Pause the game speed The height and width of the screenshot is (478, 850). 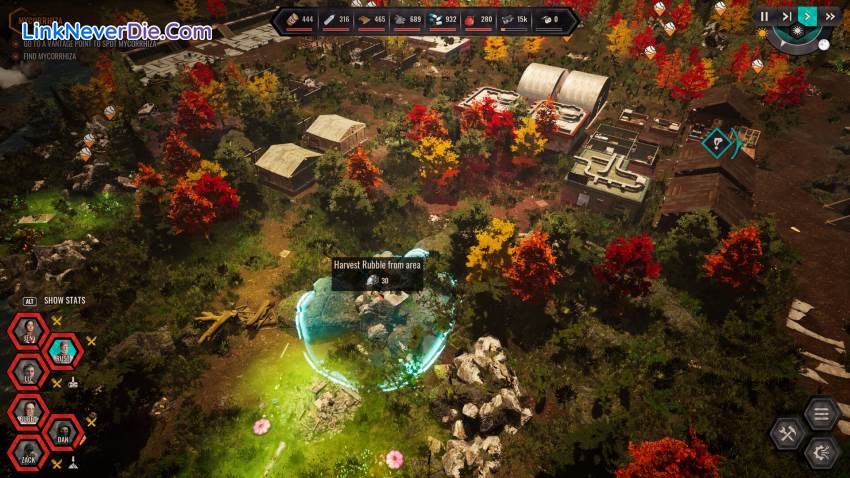[765, 16]
